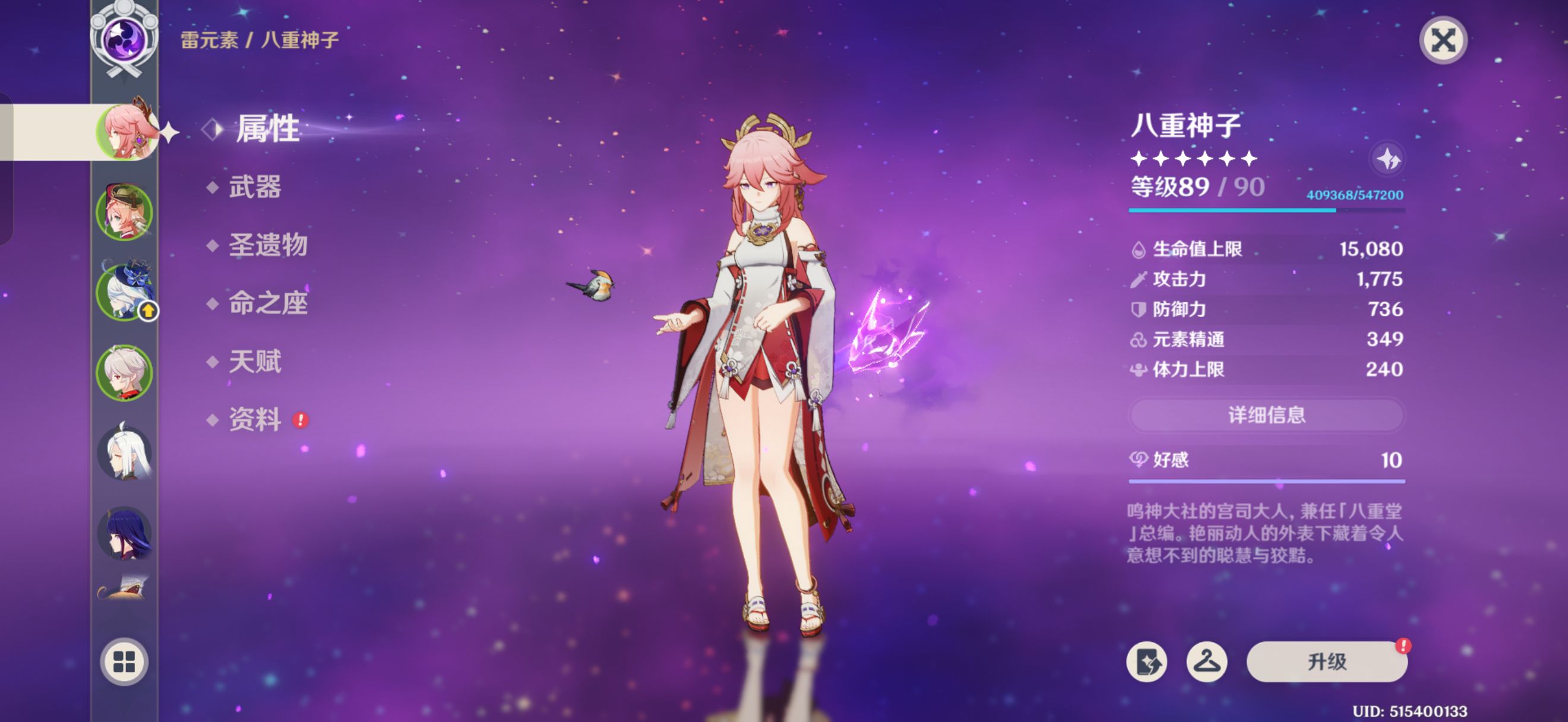The width and height of the screenshot is (1568, 722).
Task: Select the 命之座 constellation tab
Action: [268, 303]
